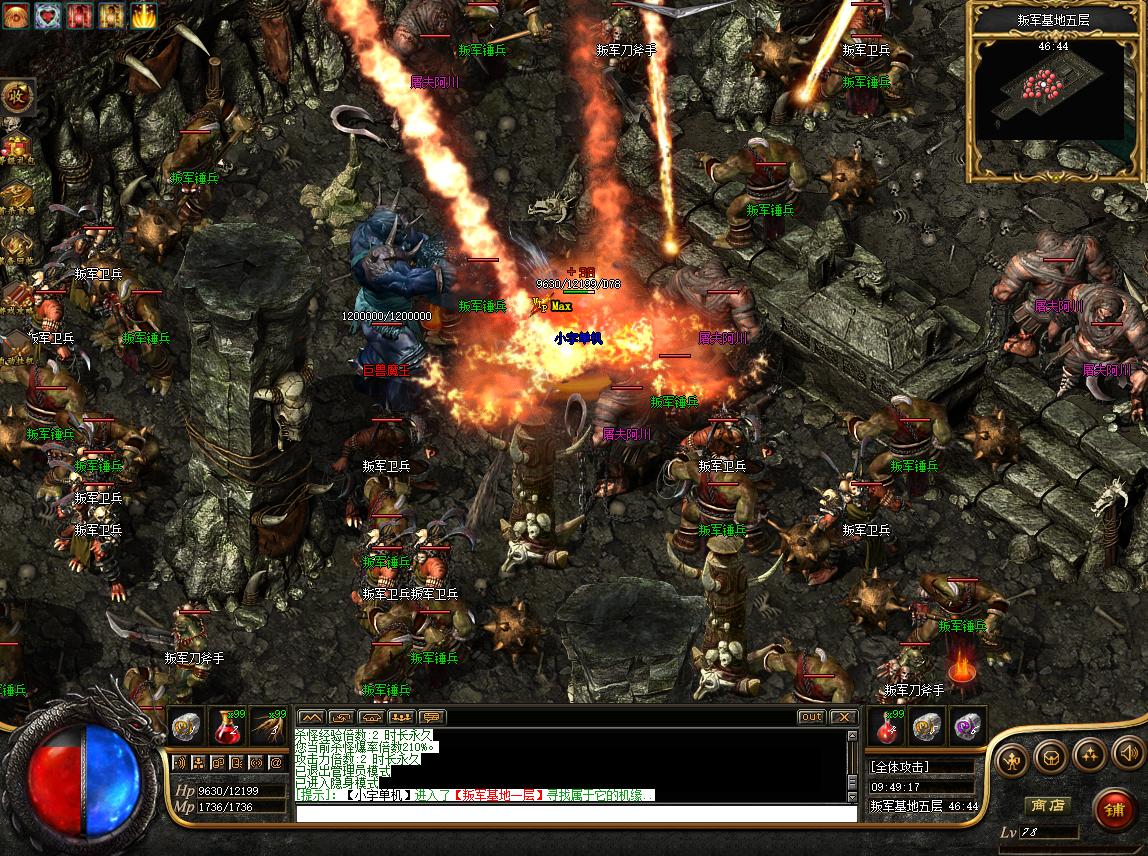
Task: Click the chat text input field
Action: coord(576,813)
